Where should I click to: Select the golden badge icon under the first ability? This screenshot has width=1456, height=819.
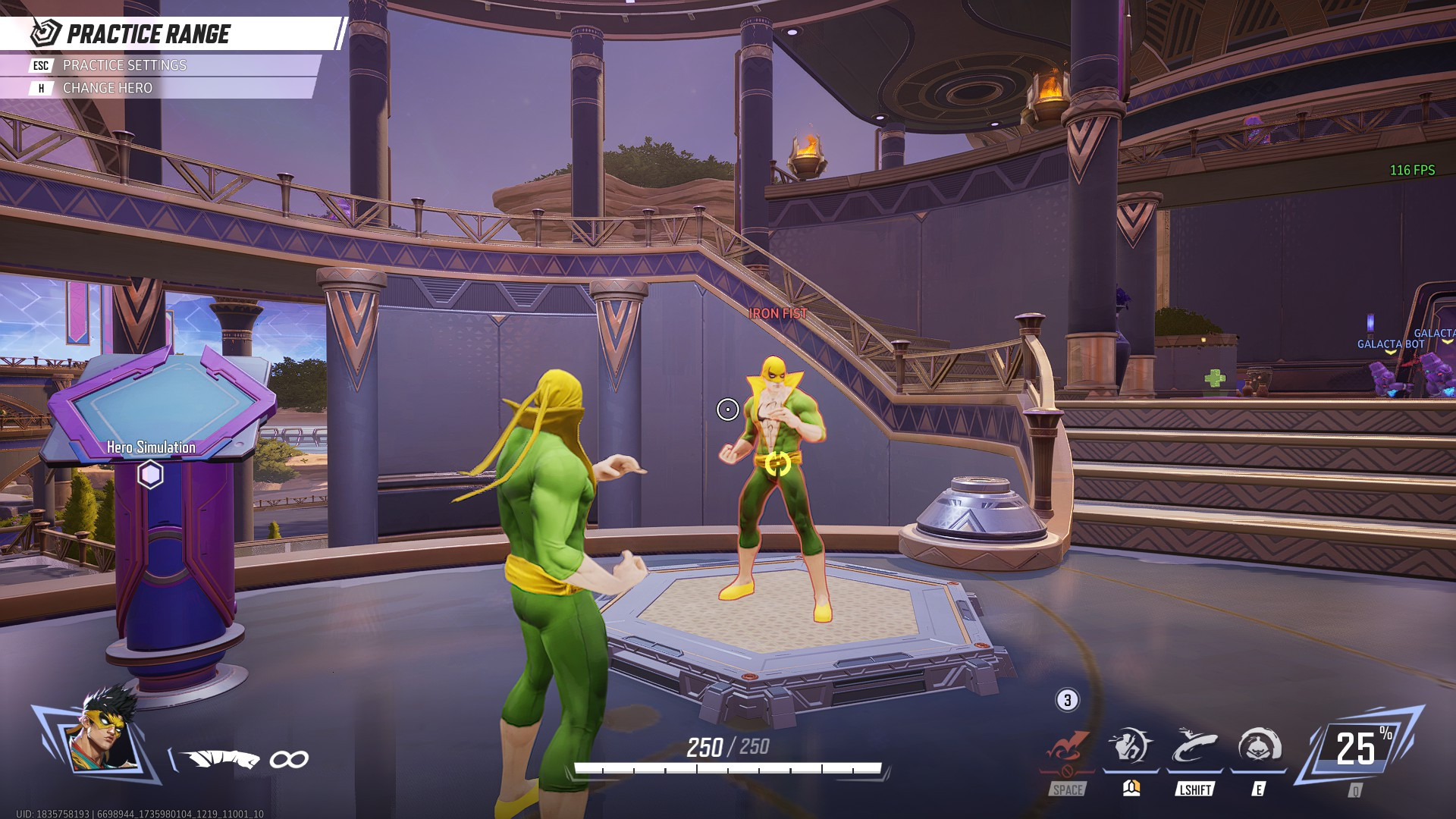coord(1131,789)
